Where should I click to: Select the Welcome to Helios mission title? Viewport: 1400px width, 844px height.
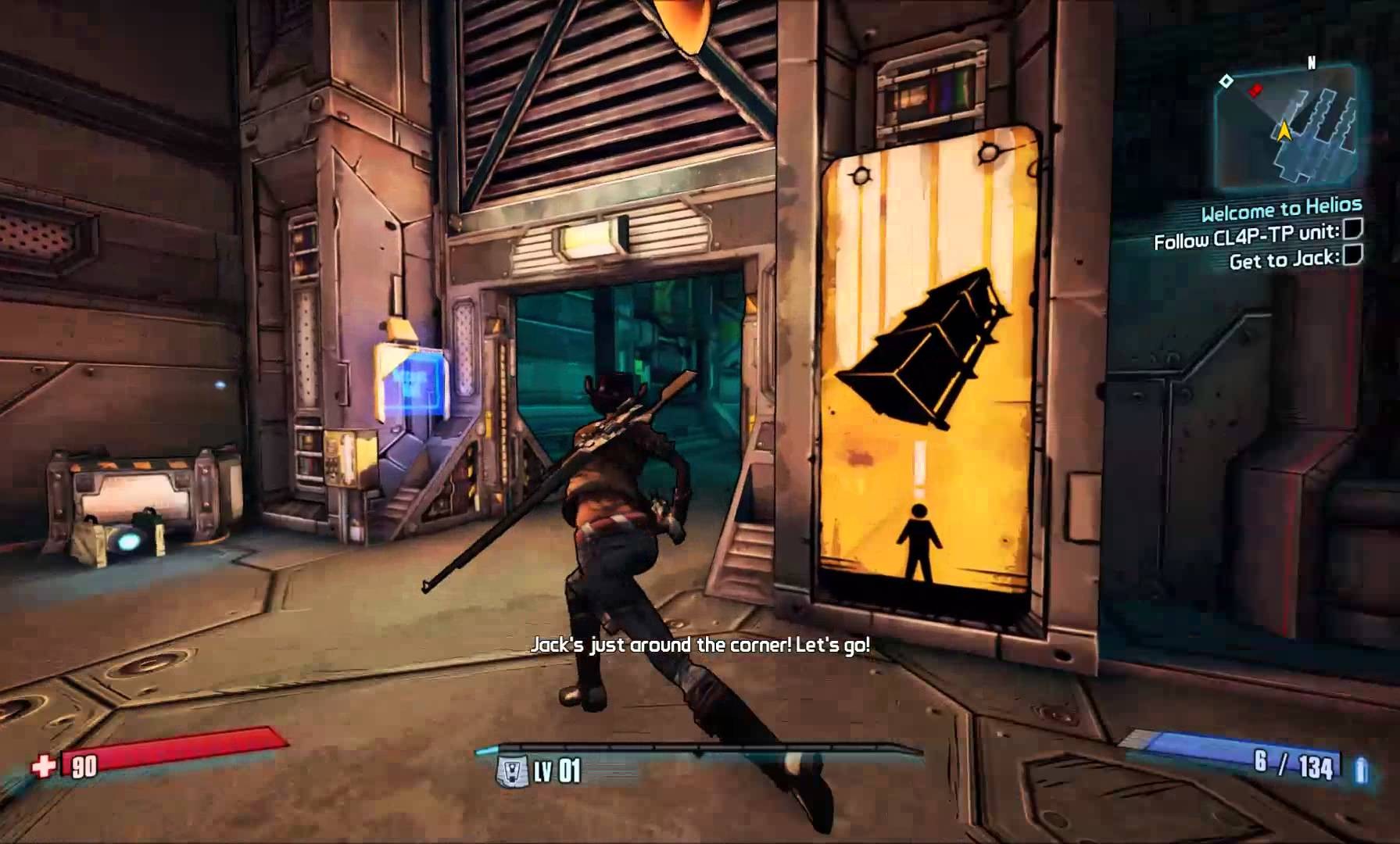pos(1281,209)
